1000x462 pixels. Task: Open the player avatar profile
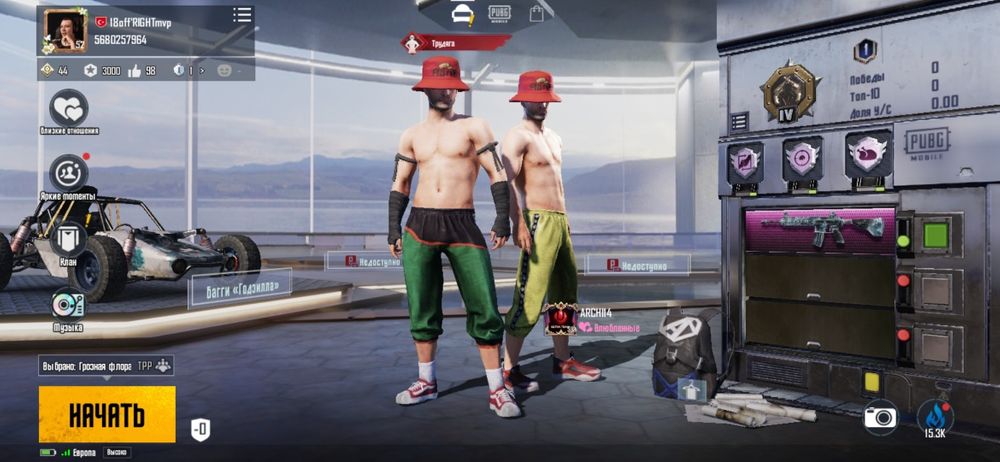click(x=63, y=32)
